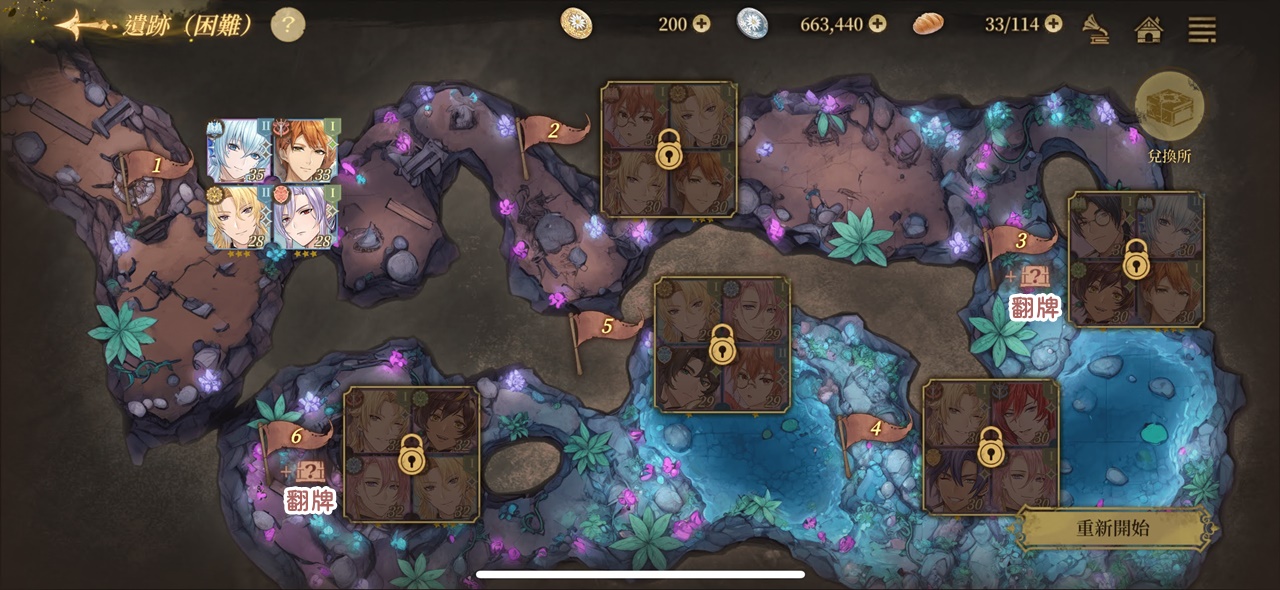
Task: Select the unlocked stage 1 enemy team
Action: [273, 185]
